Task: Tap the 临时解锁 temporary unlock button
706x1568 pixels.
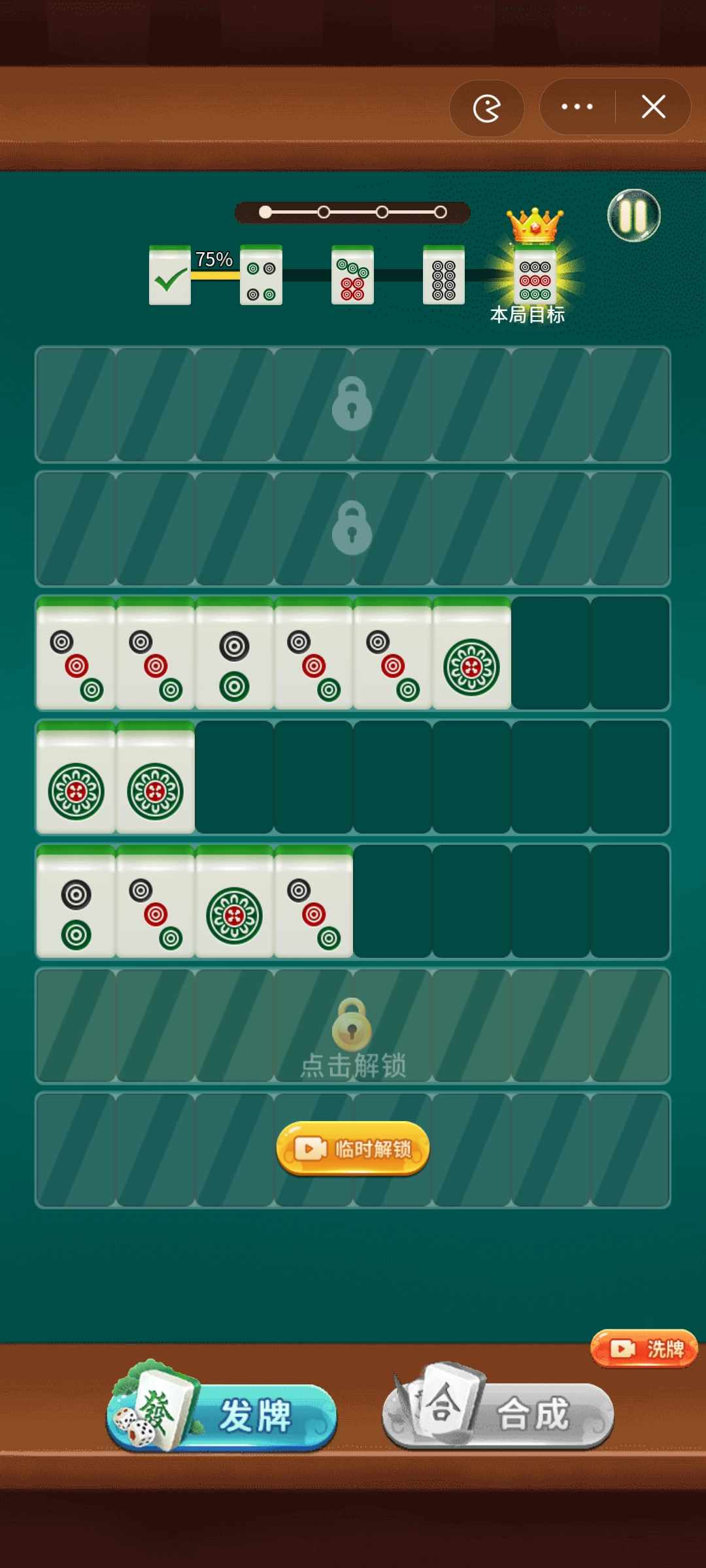Action: click(353, 1149)
